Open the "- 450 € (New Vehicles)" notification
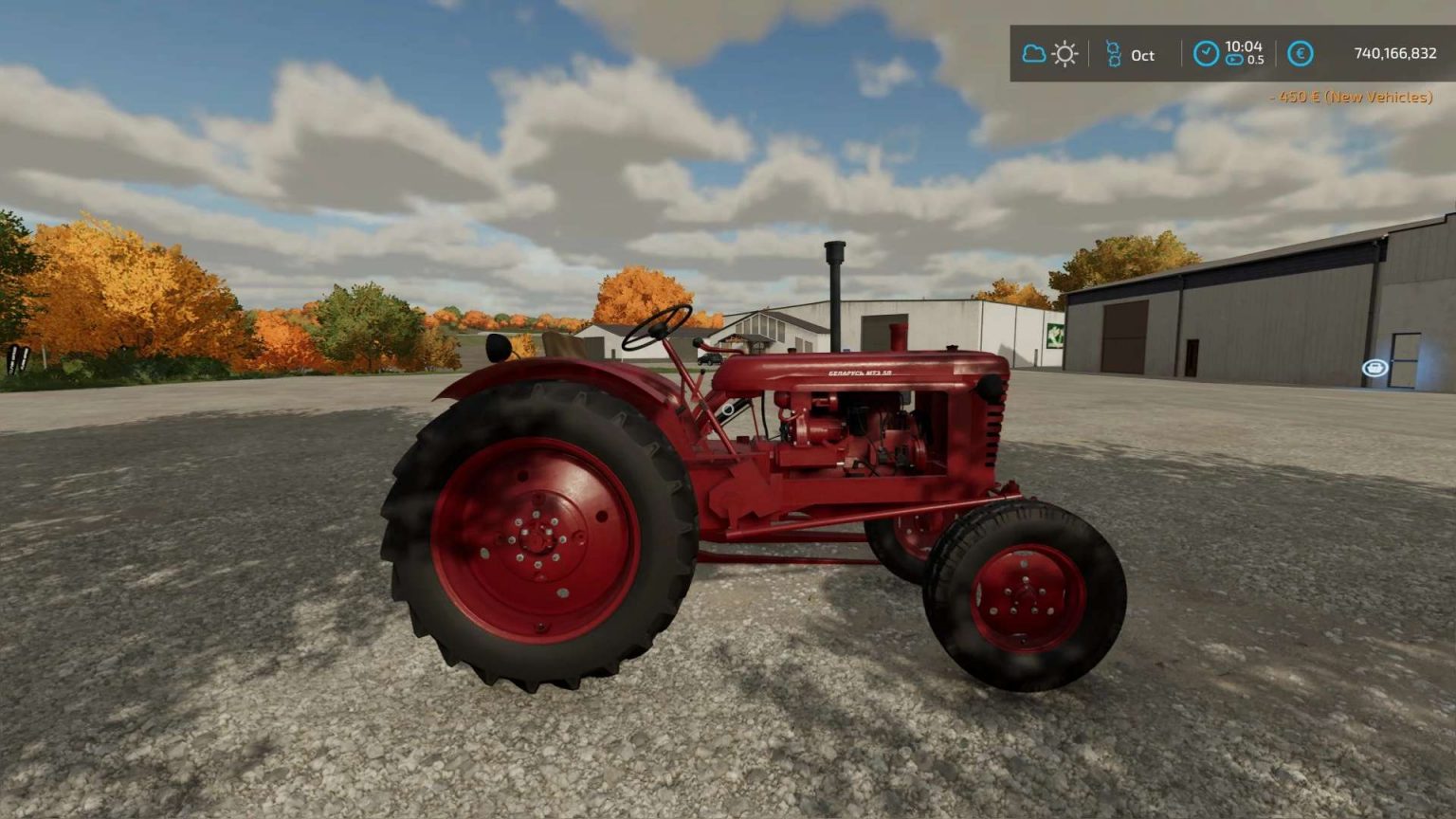1456x819 pixels. point(1349,97)
